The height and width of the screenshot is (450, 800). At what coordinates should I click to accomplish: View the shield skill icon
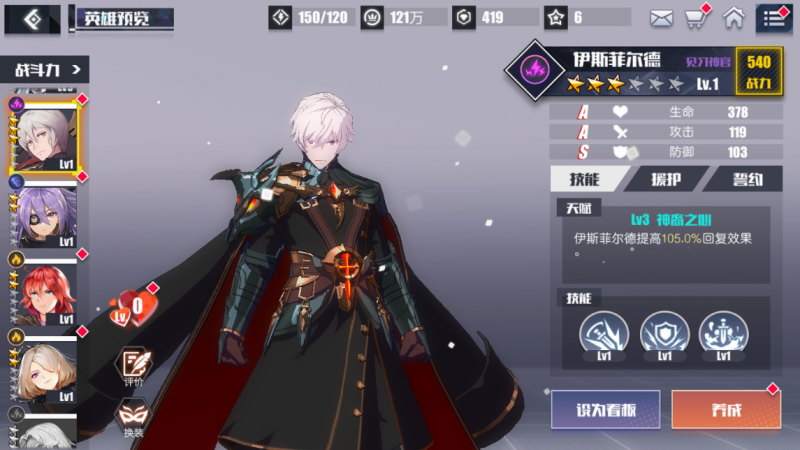pyautogui.click(x=660, y=332)
